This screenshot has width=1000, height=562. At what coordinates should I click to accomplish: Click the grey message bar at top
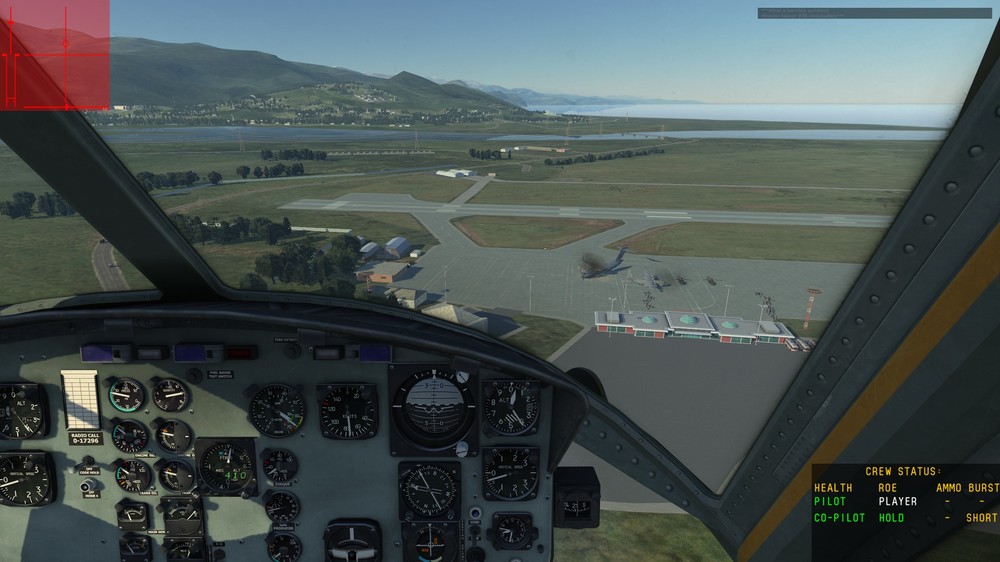(x=873, y=14)
